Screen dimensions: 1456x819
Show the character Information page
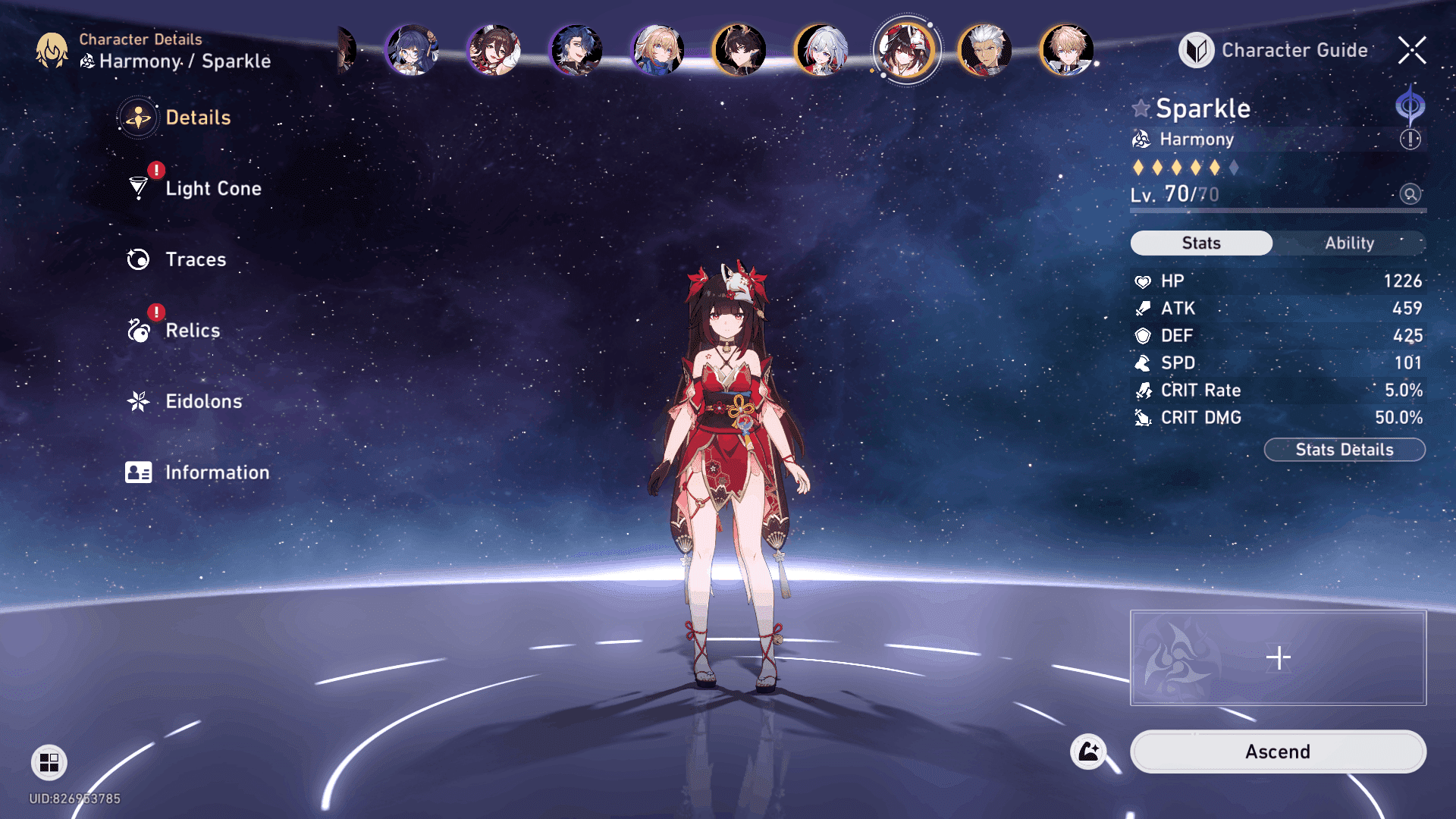(216, 472)
